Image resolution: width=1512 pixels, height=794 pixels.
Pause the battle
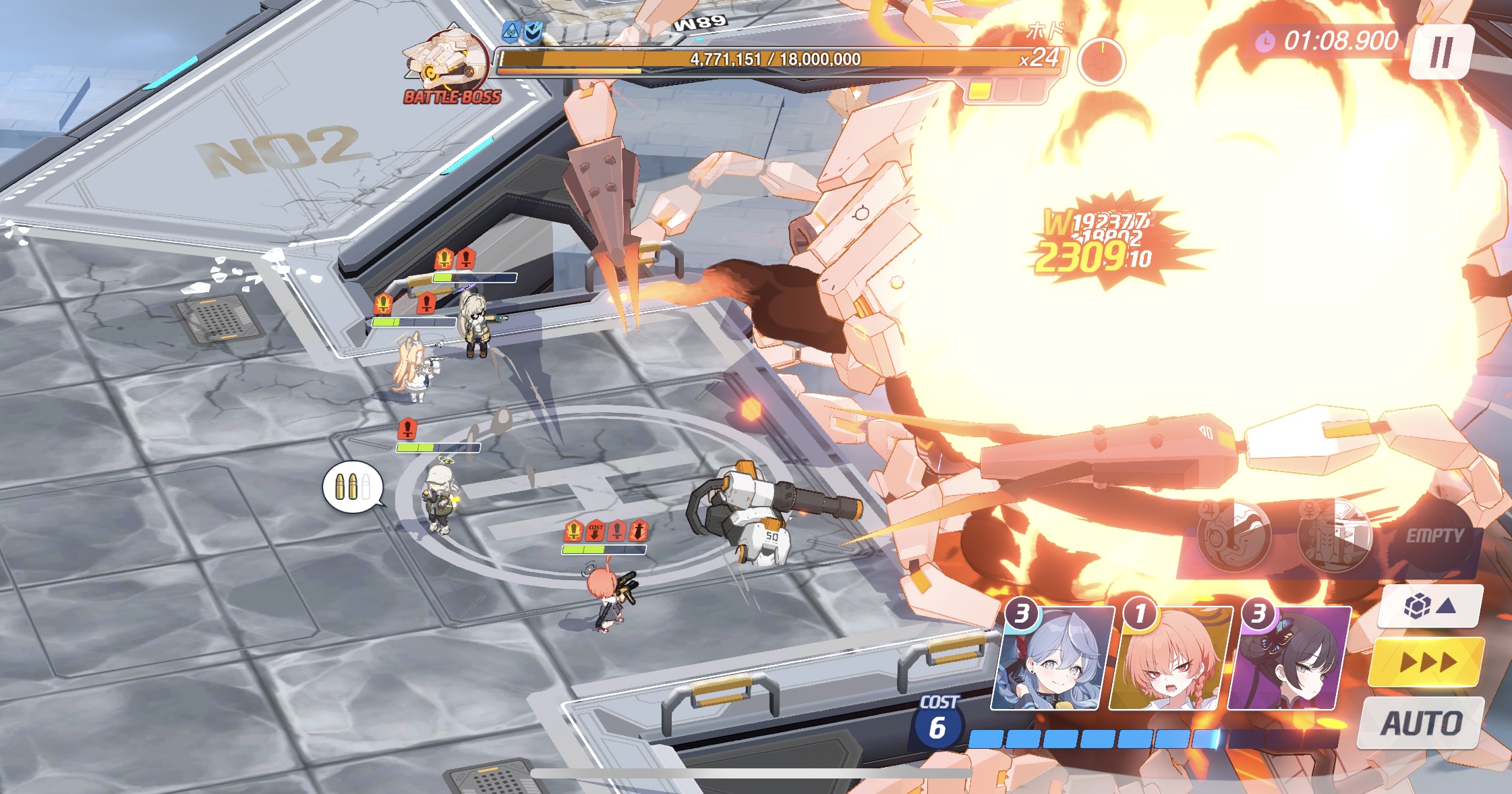tap(1441, 52)
